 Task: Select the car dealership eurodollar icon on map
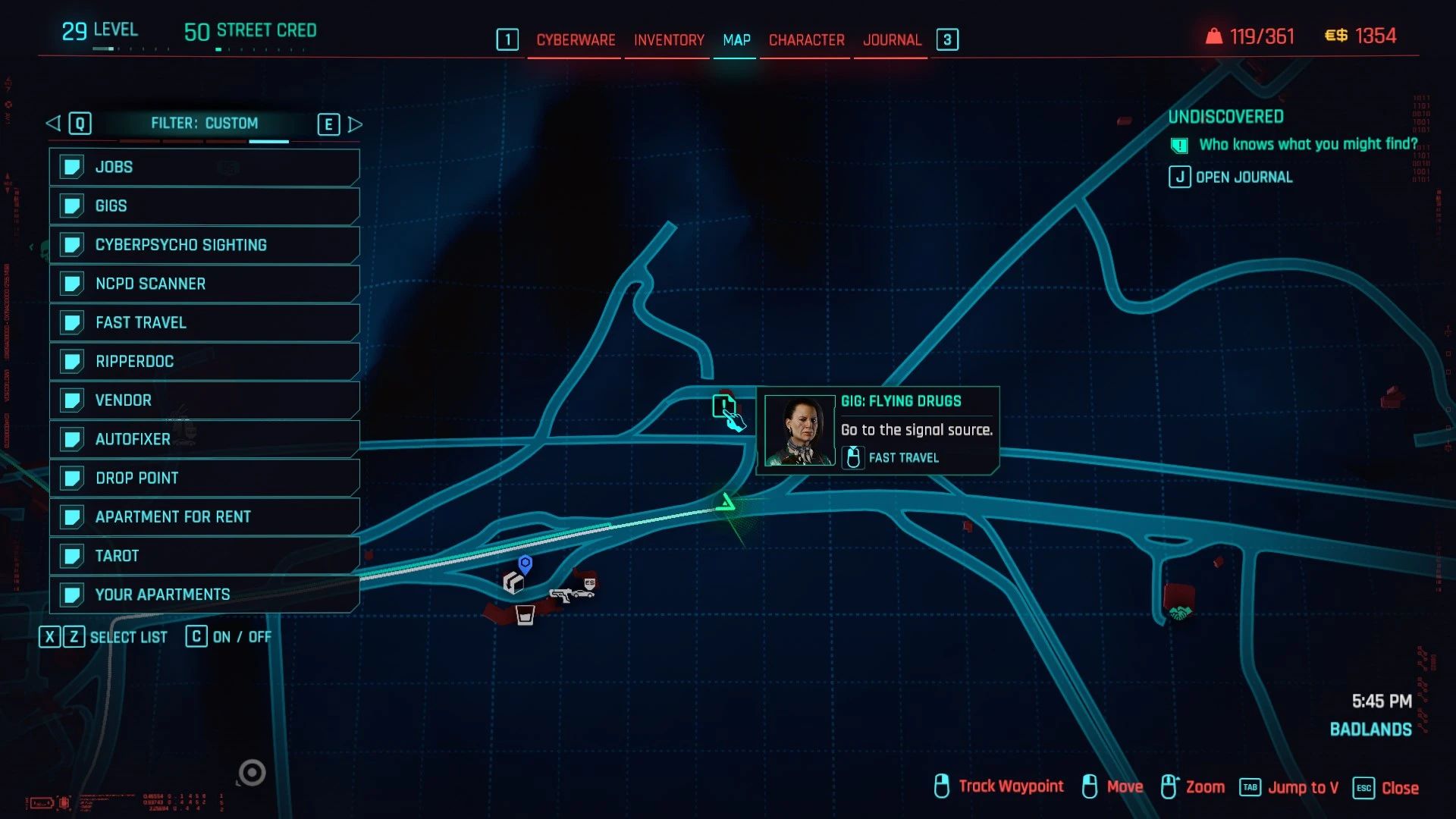click(588, 585)
